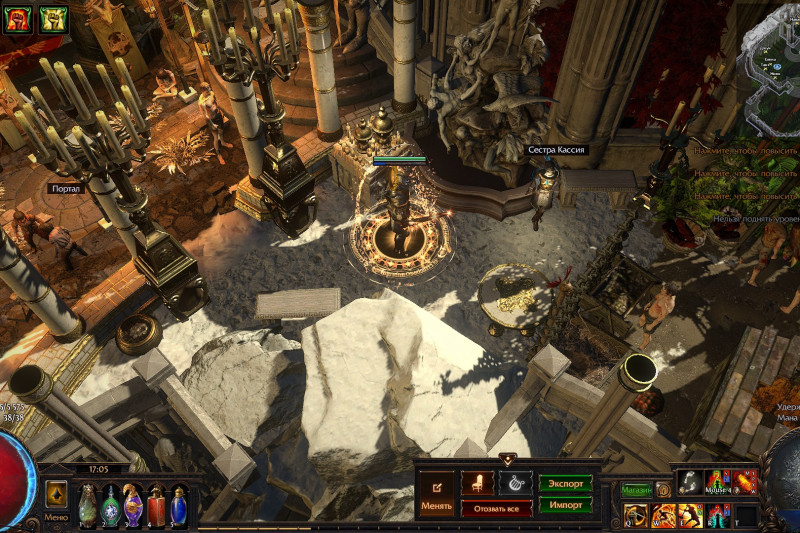Open the chair decorations icon
The image size is (800, 533).
click(x=477, y=483)
